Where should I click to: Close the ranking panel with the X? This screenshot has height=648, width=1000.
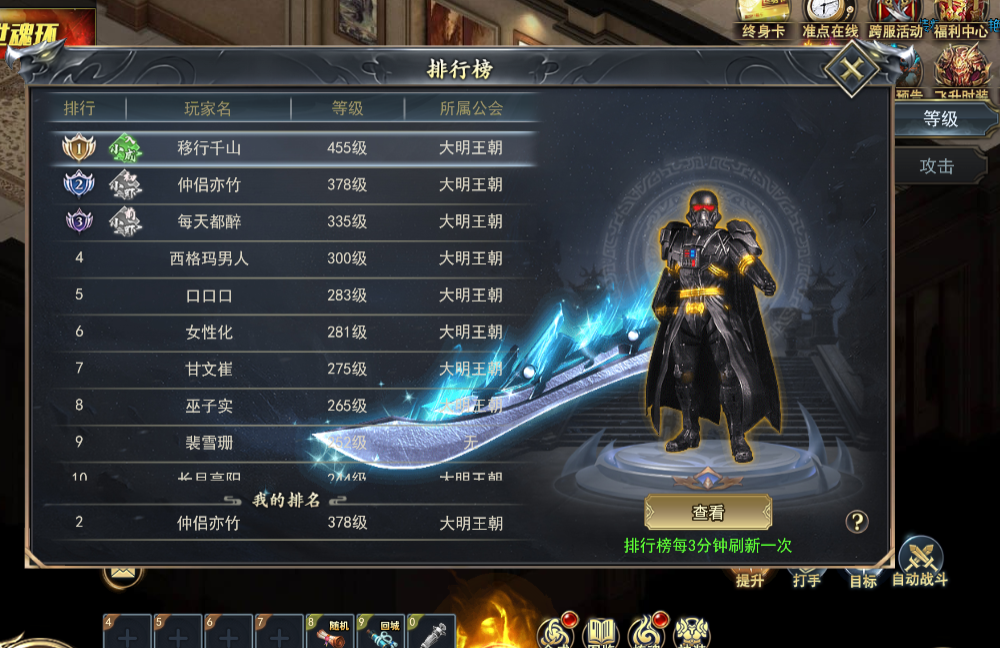pyautogui.click(x=851, y=69)
